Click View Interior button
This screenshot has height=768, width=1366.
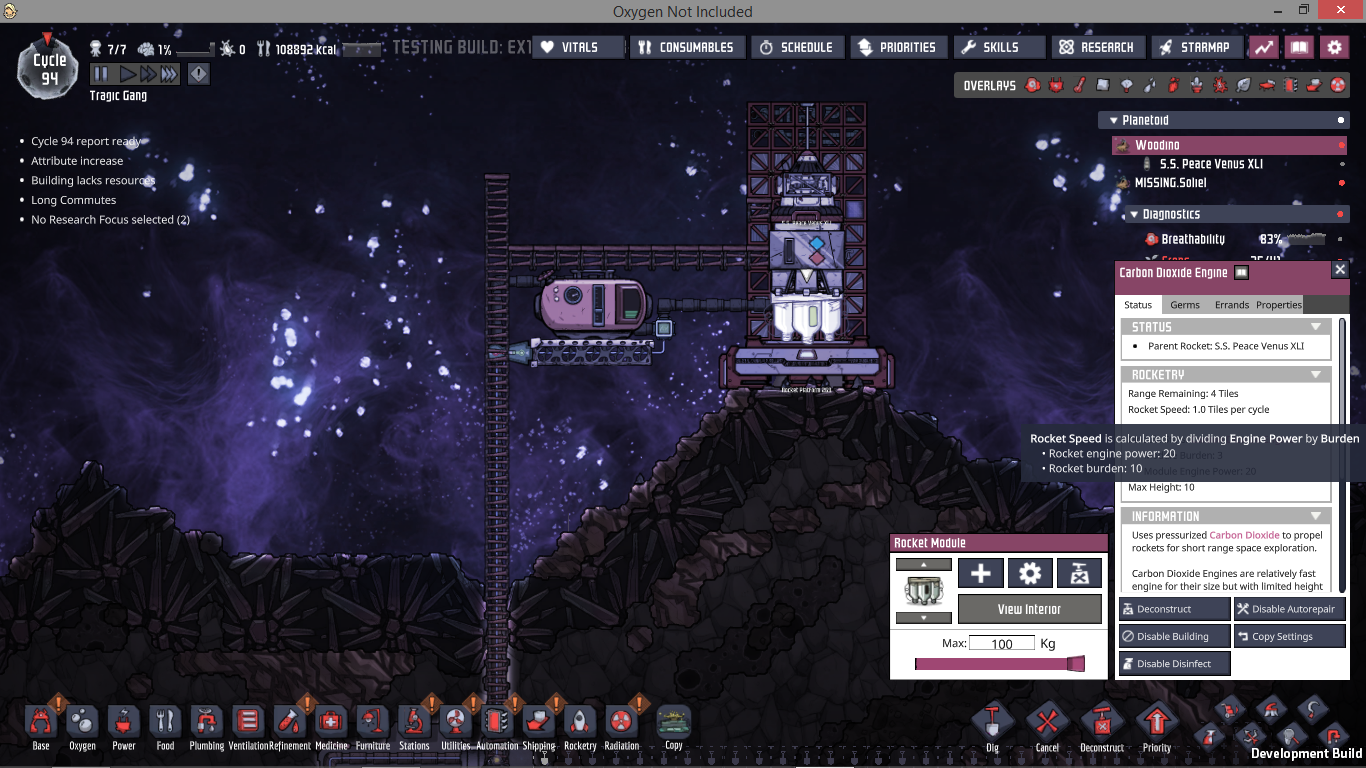tap(1029, 609)
